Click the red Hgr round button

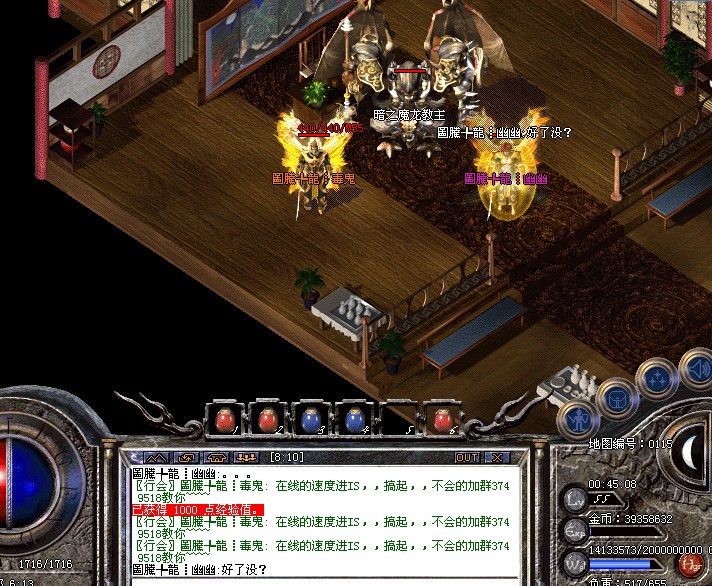[x=689, y=566]
